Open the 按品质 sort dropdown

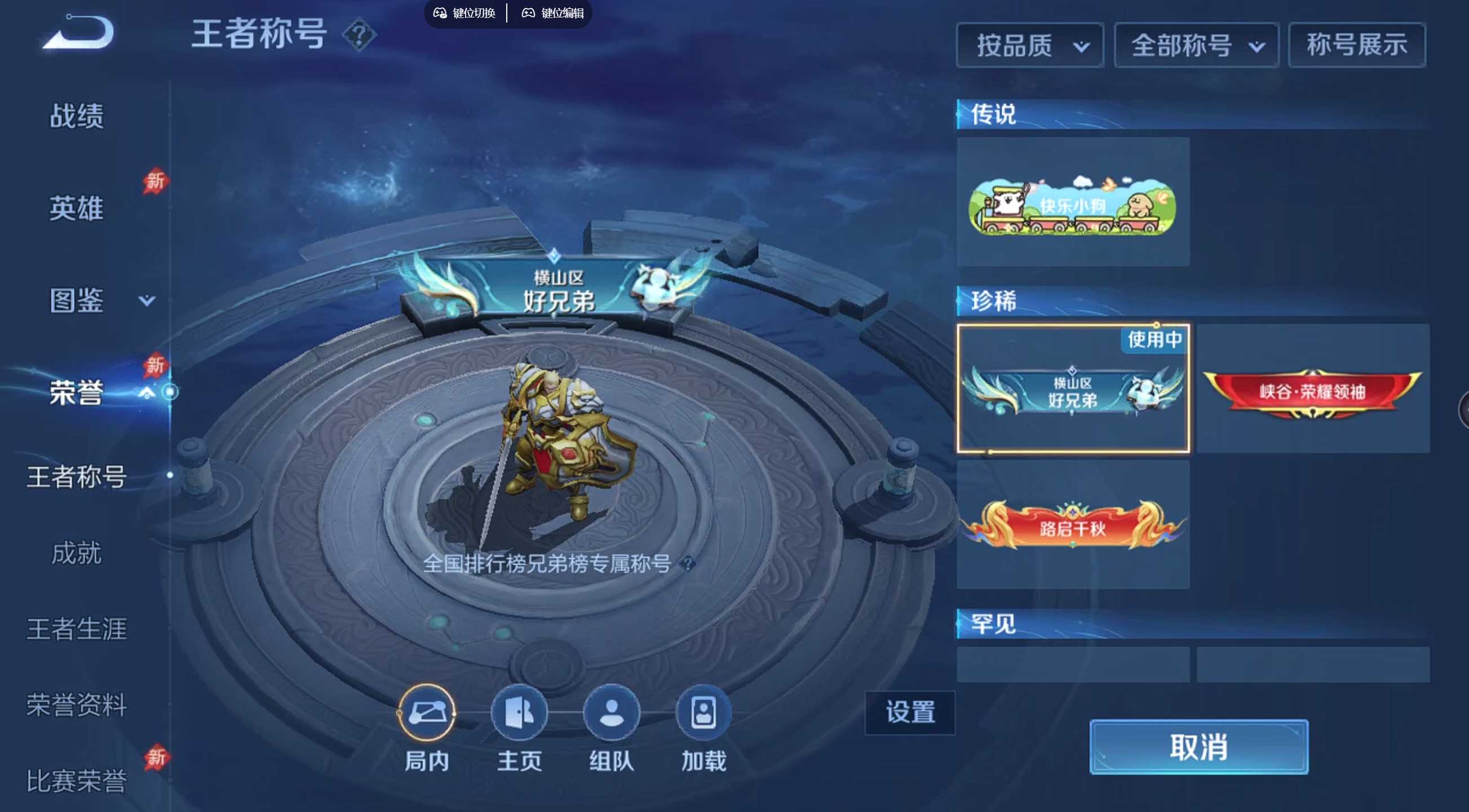(x=1030, y=46)
